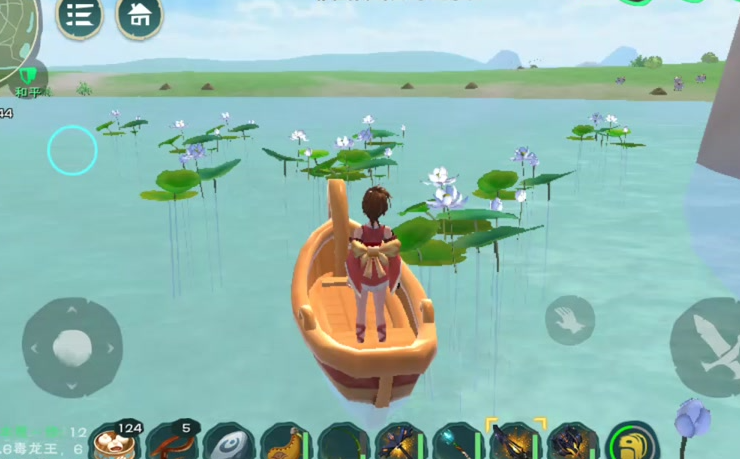
Task: Select the hotbar slot showing count 5
Action: pyautogui.click(x=171, y=442)
